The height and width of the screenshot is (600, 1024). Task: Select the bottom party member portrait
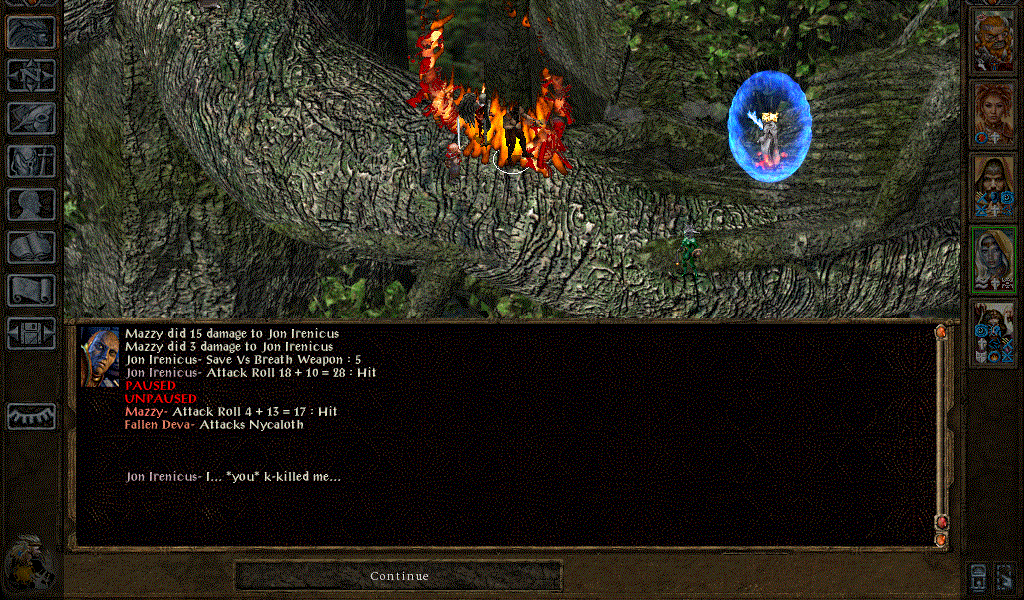click(x=994, y=333)
